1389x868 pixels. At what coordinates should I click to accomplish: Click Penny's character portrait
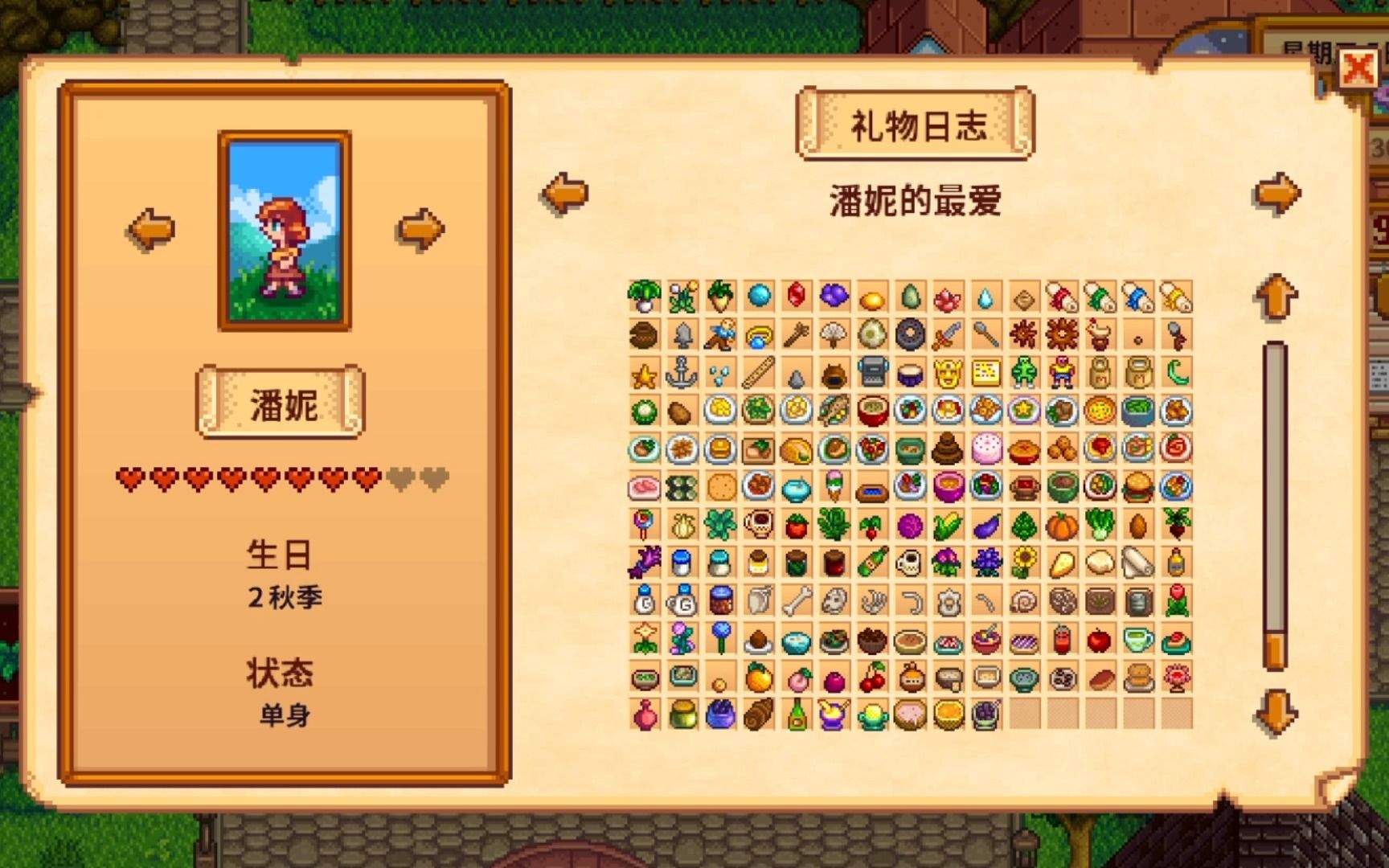click(x=283, y=231)
